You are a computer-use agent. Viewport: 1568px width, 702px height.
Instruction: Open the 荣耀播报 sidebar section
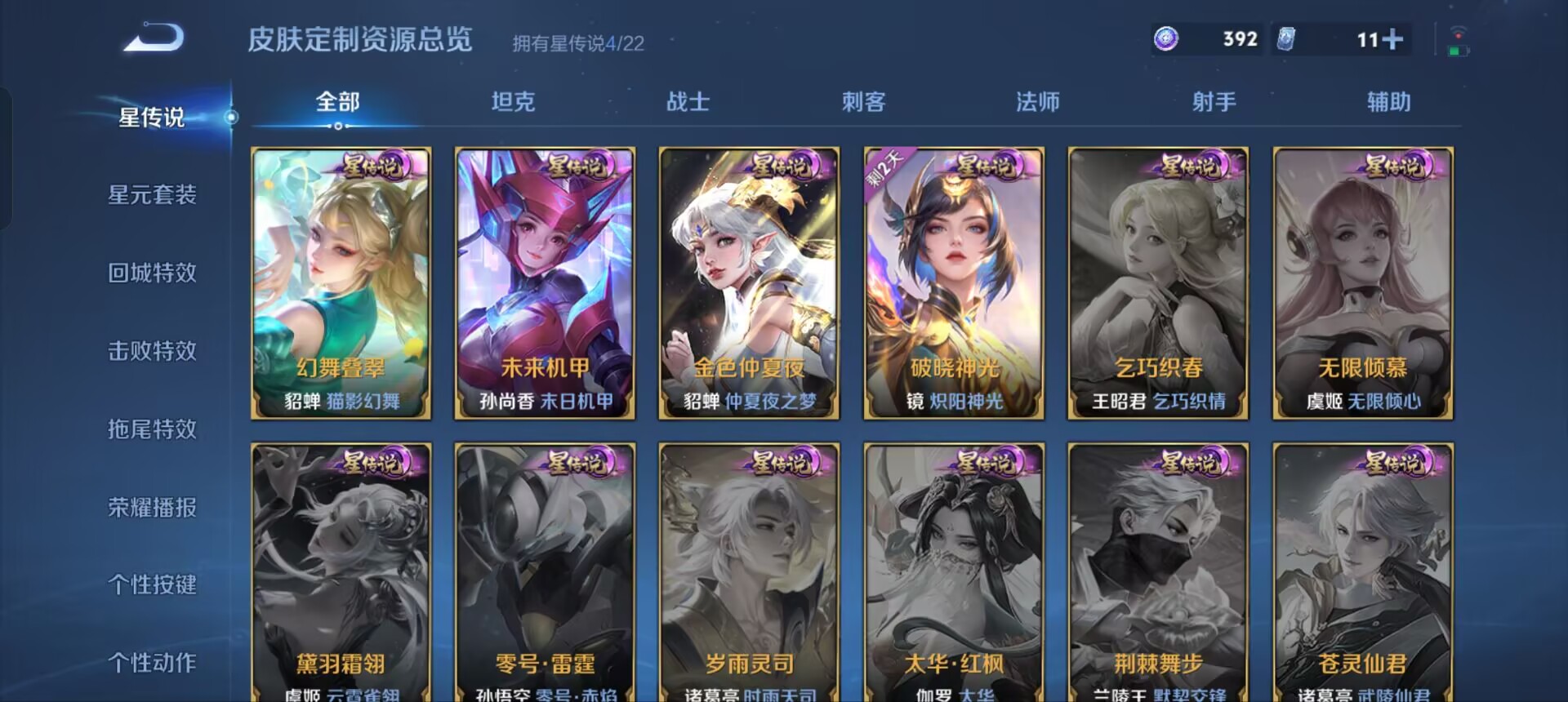[x=151, y=507]
